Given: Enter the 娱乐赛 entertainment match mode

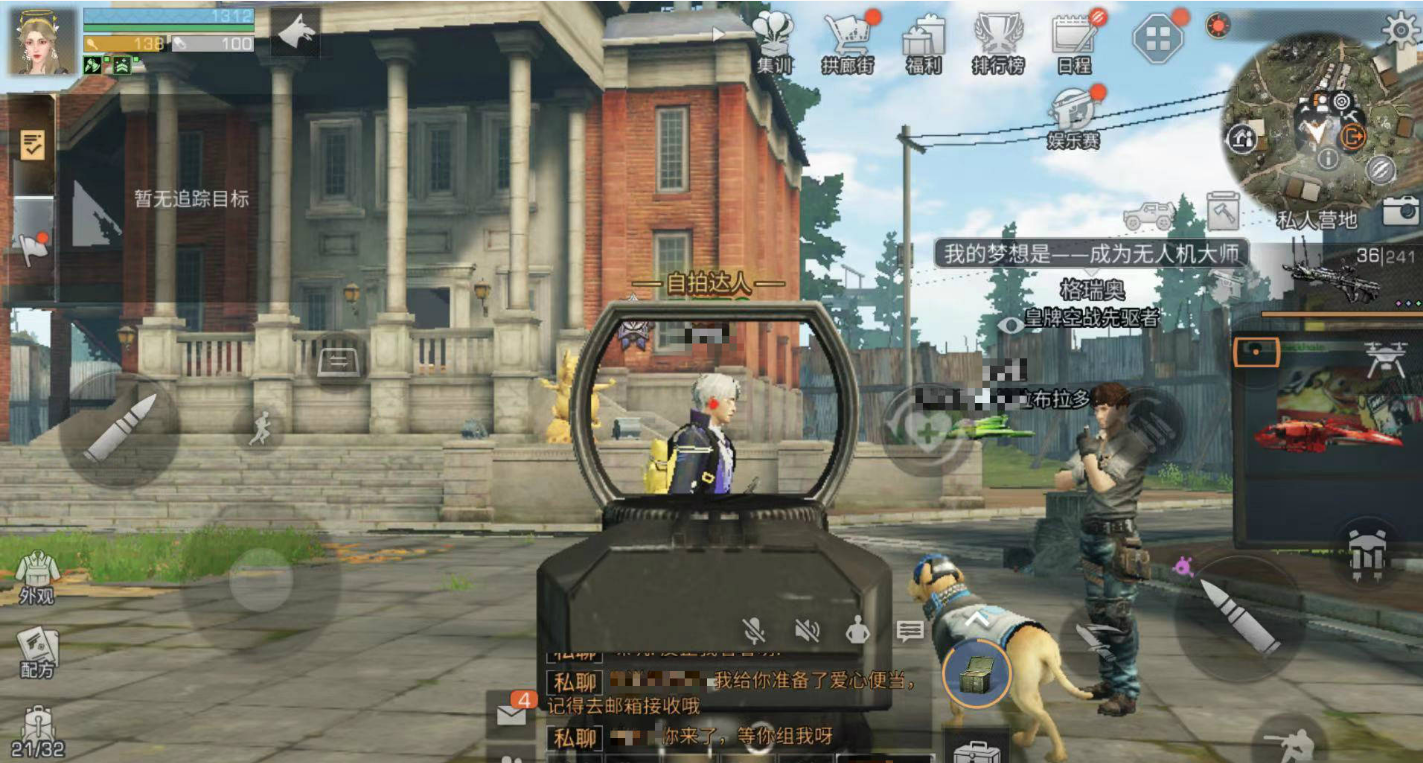Looking at the screenshot, I should tap(1075, 114).
